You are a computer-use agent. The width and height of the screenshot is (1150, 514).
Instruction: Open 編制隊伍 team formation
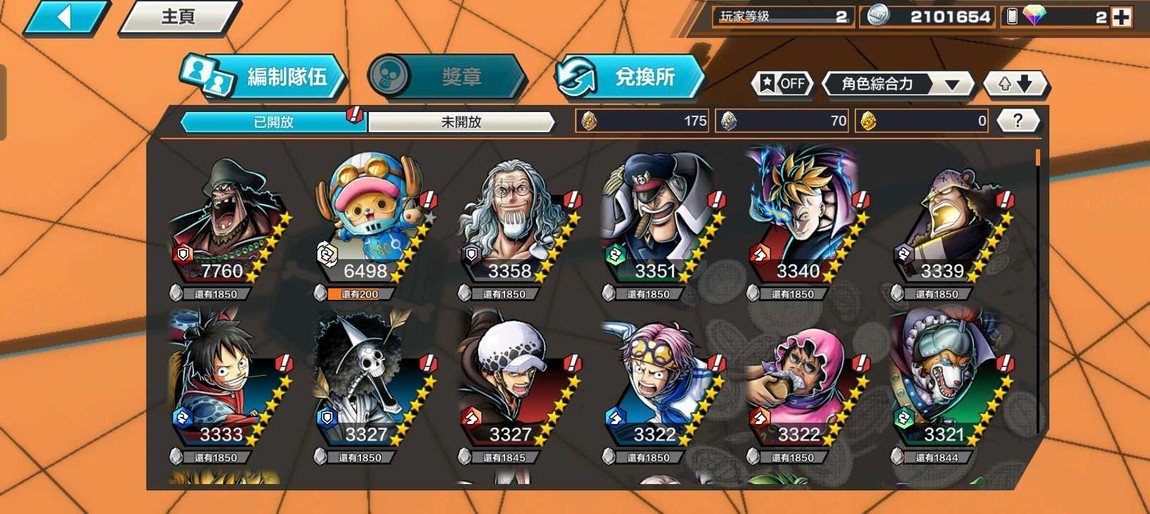[264, 77]
